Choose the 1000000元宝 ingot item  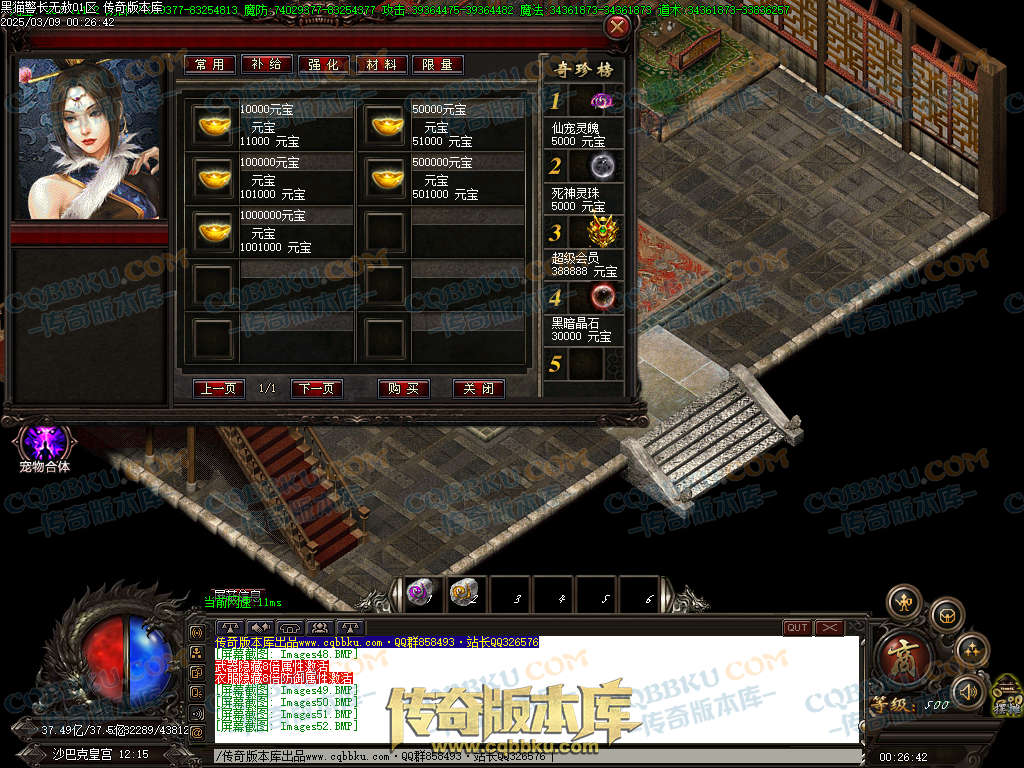tap(213, 231)
